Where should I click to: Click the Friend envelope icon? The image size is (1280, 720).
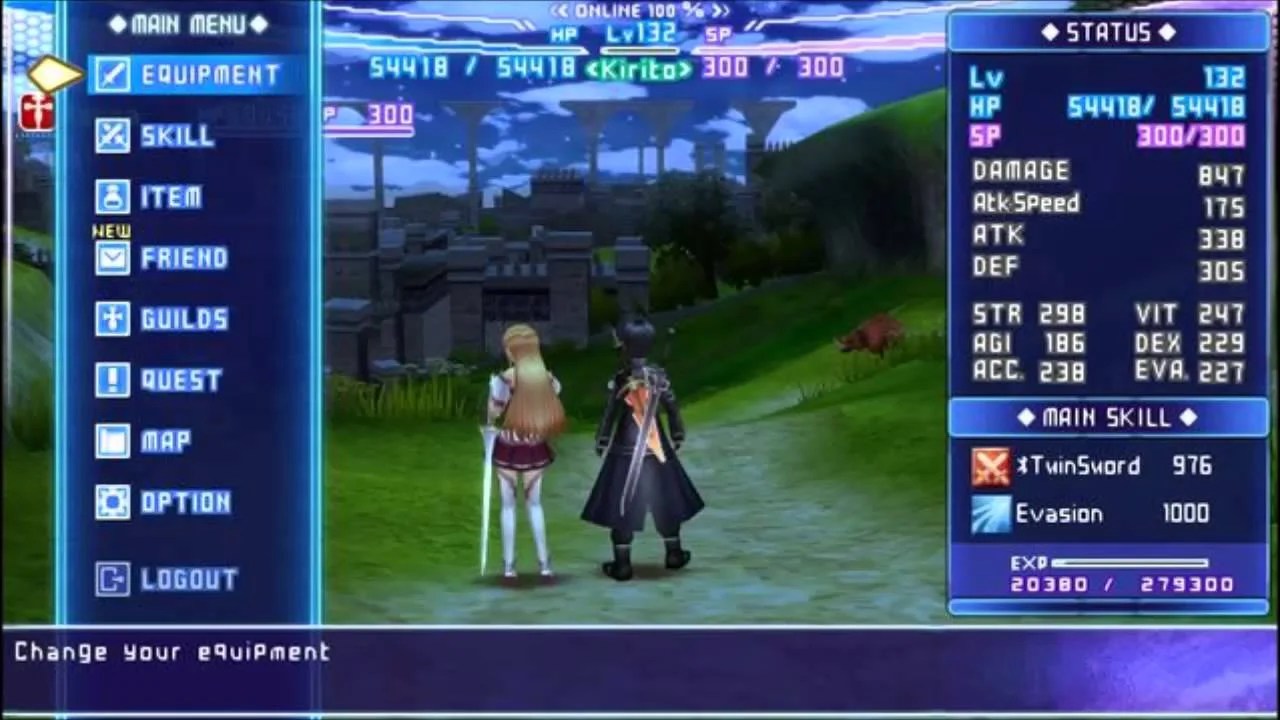[110, 257]
